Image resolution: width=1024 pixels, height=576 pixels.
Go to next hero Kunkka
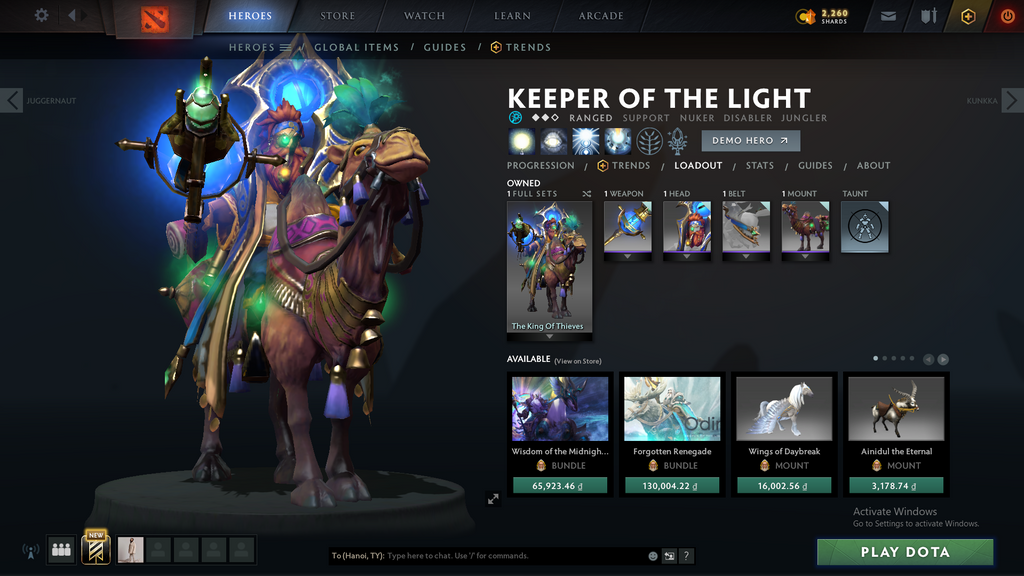click(1011, 100)
